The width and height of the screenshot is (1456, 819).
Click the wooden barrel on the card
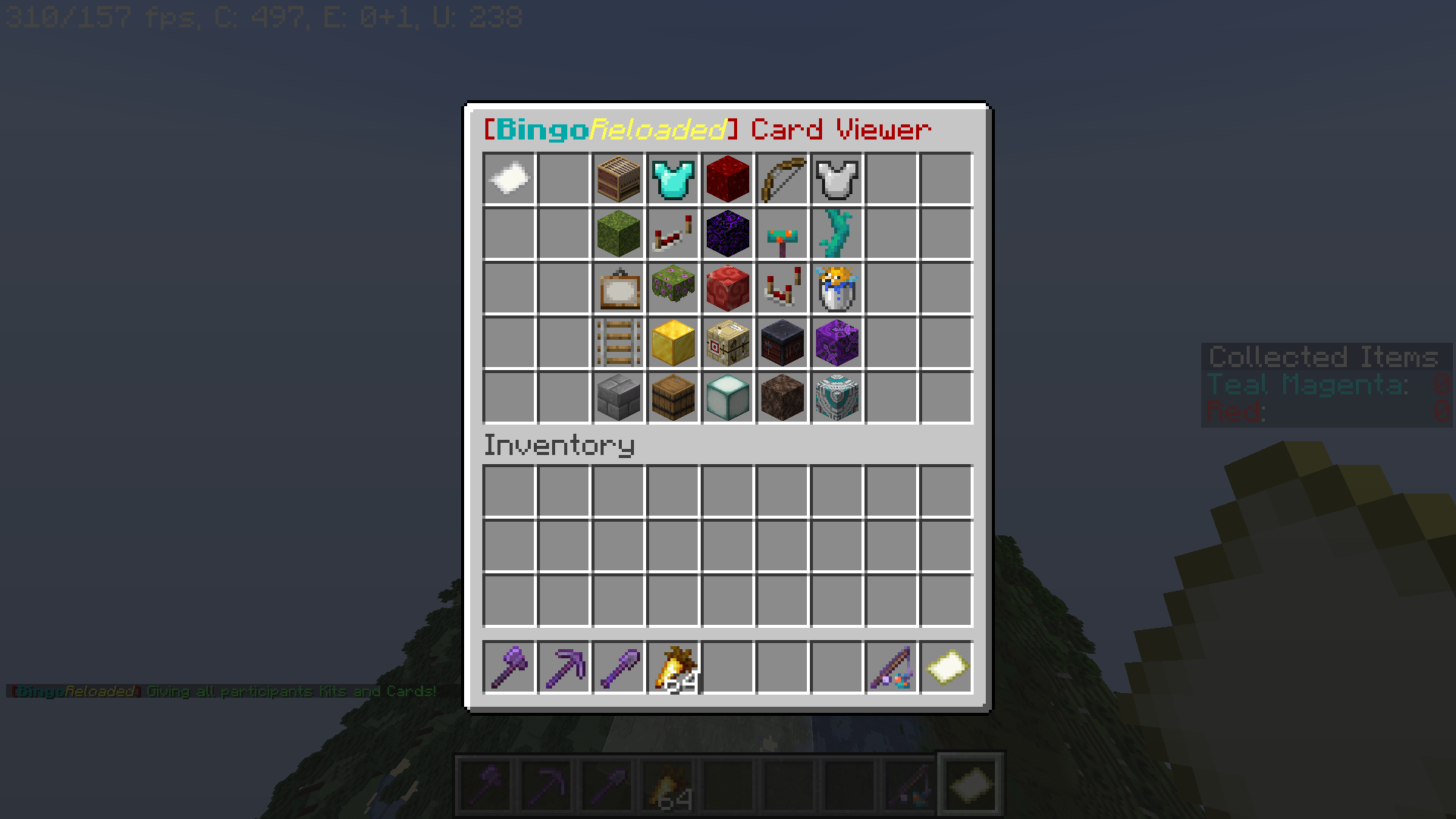point(673,397)
